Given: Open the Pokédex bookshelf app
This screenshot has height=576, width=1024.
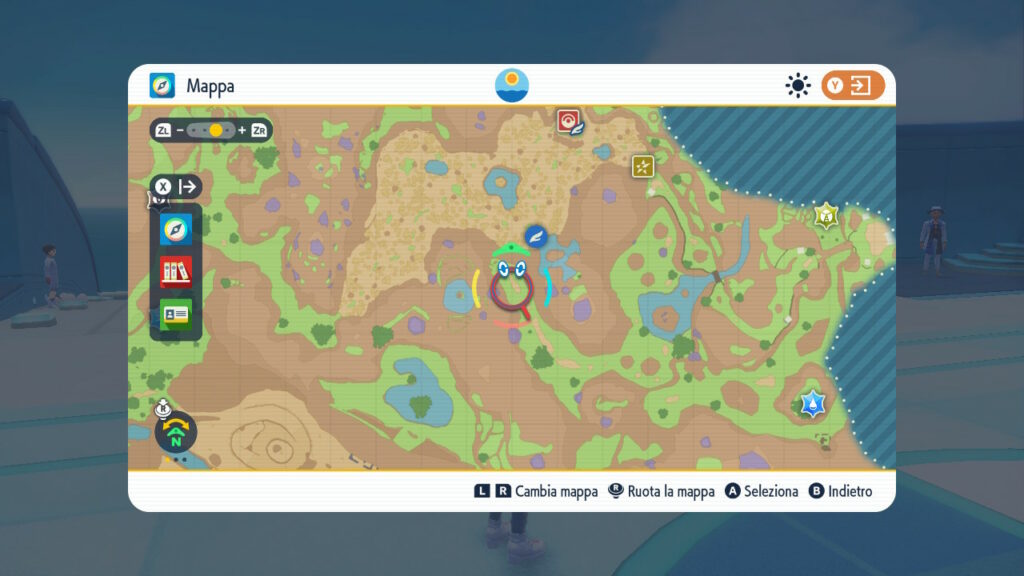Looking at the screenshot, I should click(x=176, y=271).
